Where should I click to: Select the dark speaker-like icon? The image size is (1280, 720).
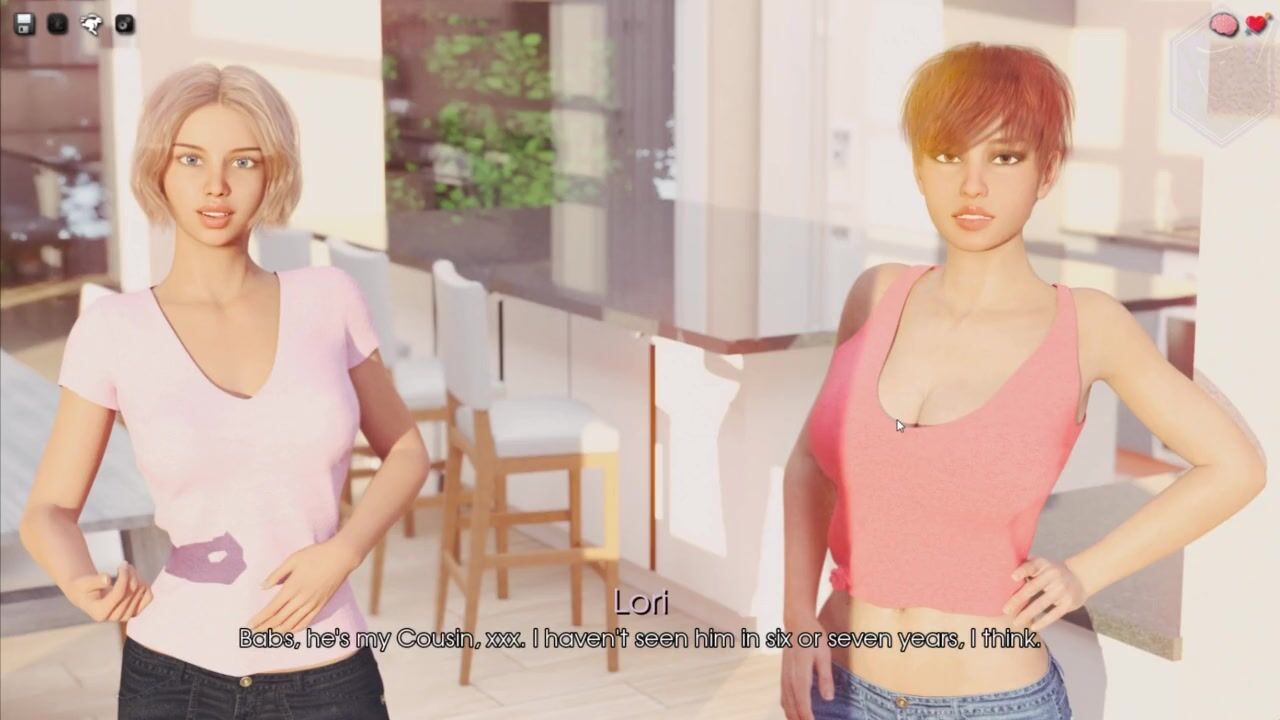(125, 24)
